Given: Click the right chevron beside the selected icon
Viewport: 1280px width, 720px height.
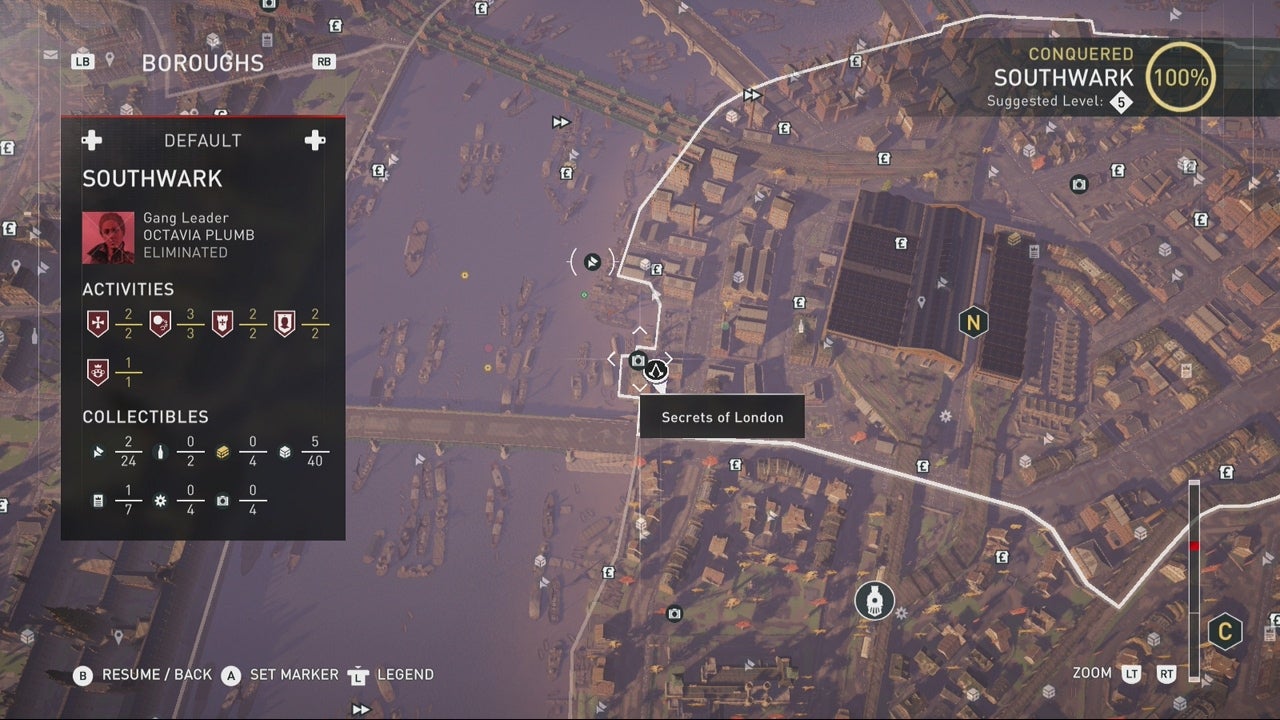Looking at the screenshot, I should (668, 358).
